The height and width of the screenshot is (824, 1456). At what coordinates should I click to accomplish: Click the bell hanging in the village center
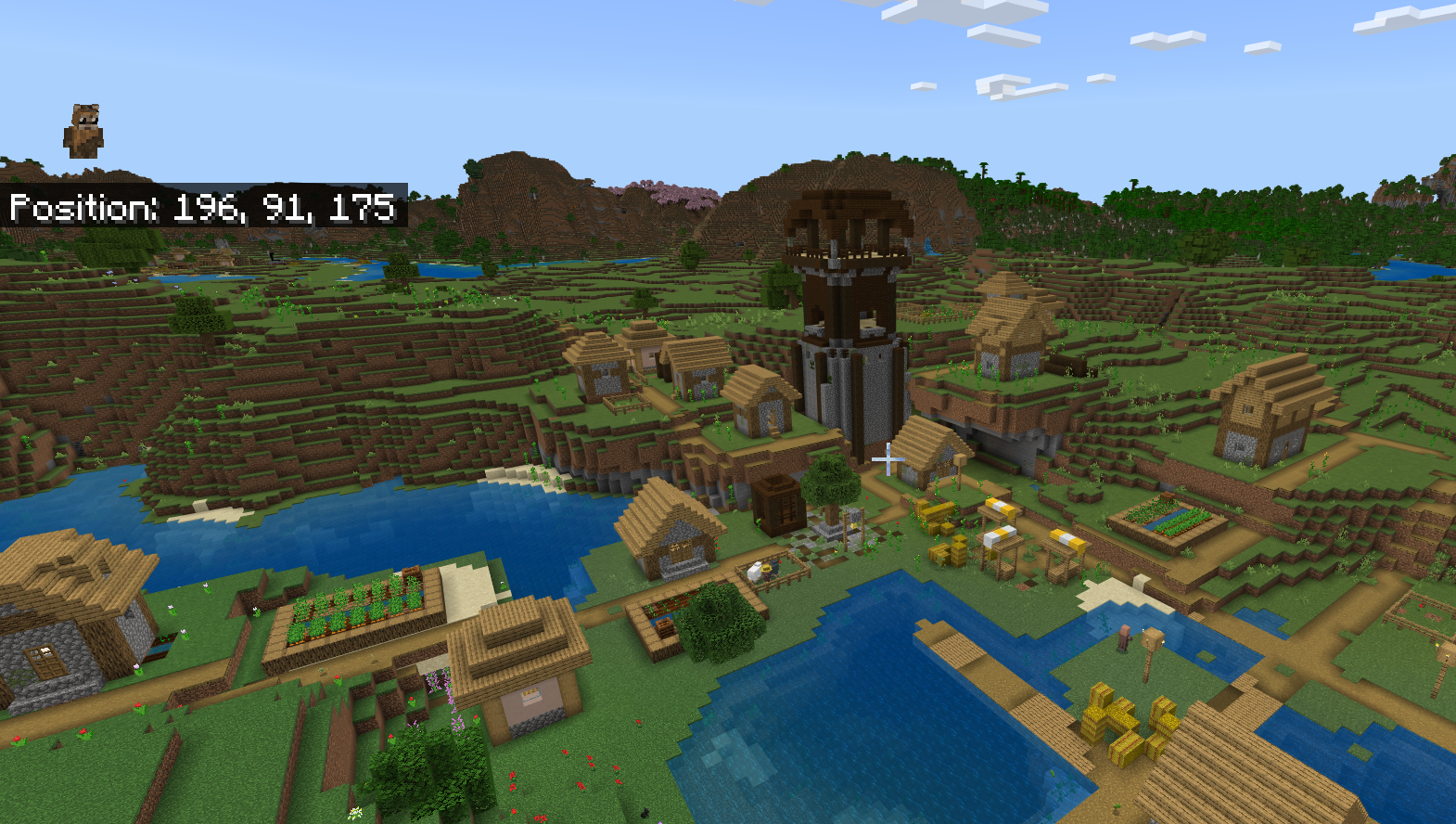point(853,526)
